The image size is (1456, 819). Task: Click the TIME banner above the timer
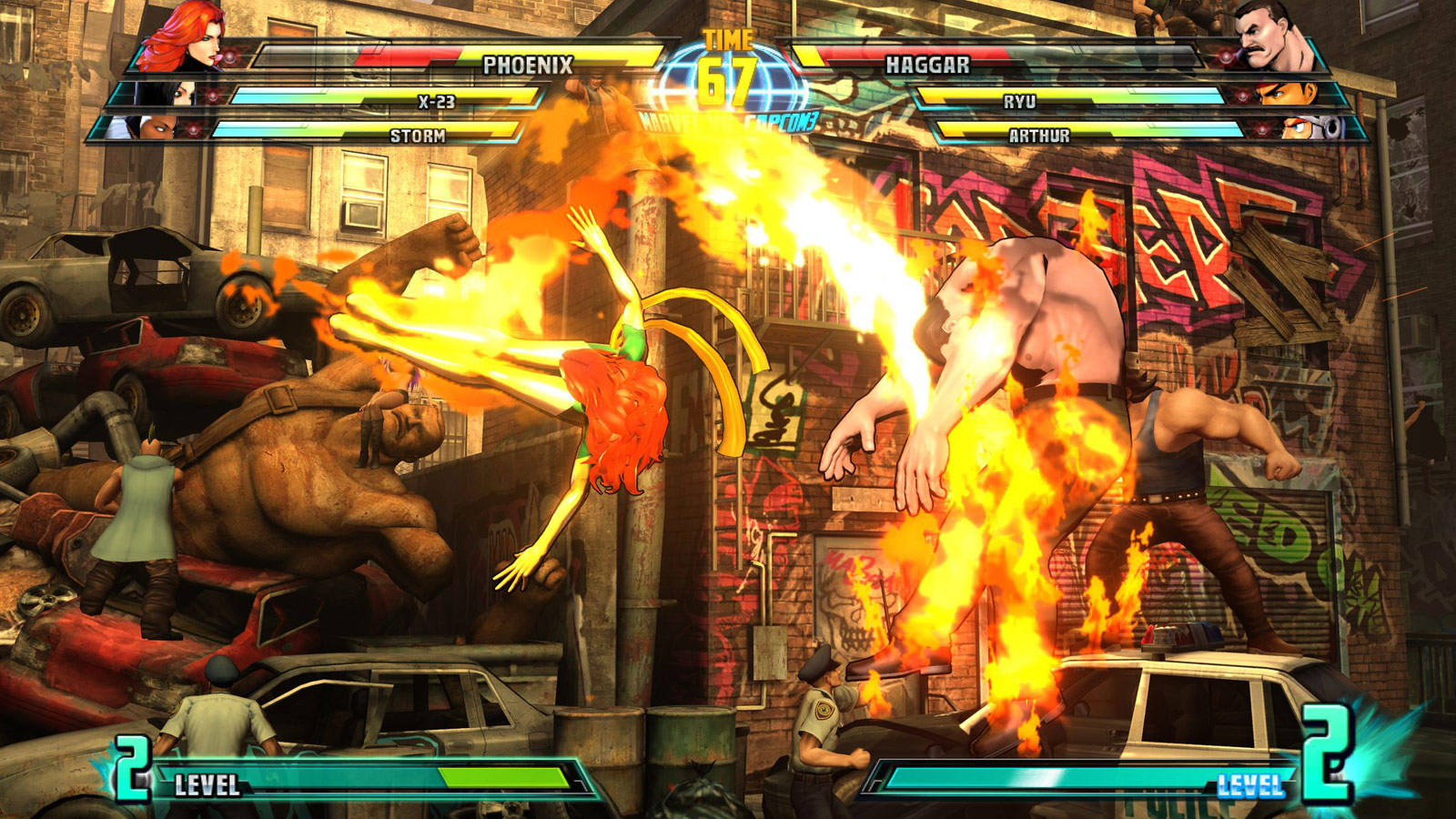click(726, 38)
